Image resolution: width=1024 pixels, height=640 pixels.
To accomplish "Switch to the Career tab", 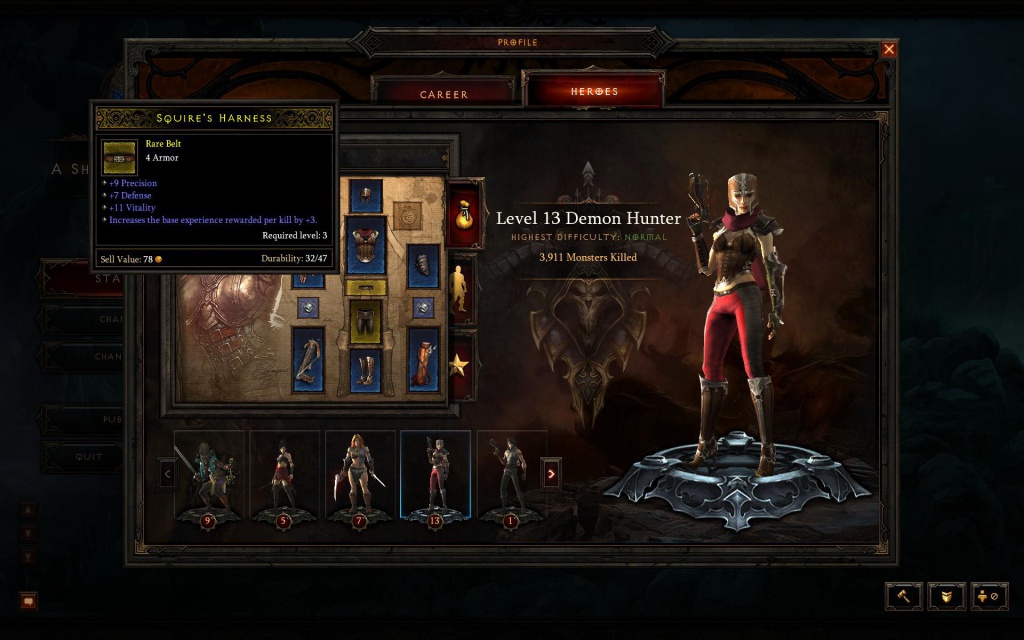I will [443, 94].
